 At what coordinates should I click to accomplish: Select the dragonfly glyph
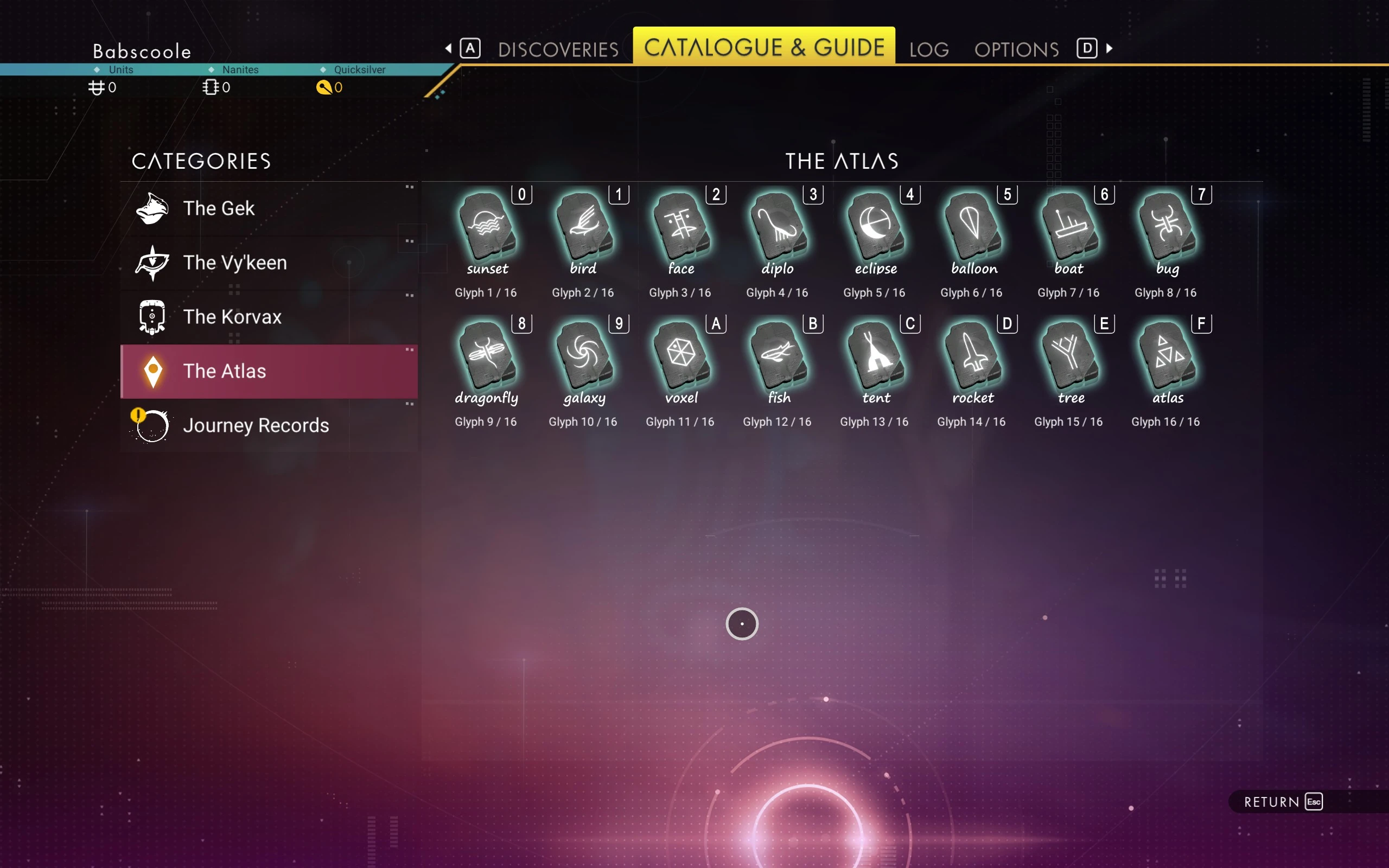pyautogui.click(x=487, y=356)
